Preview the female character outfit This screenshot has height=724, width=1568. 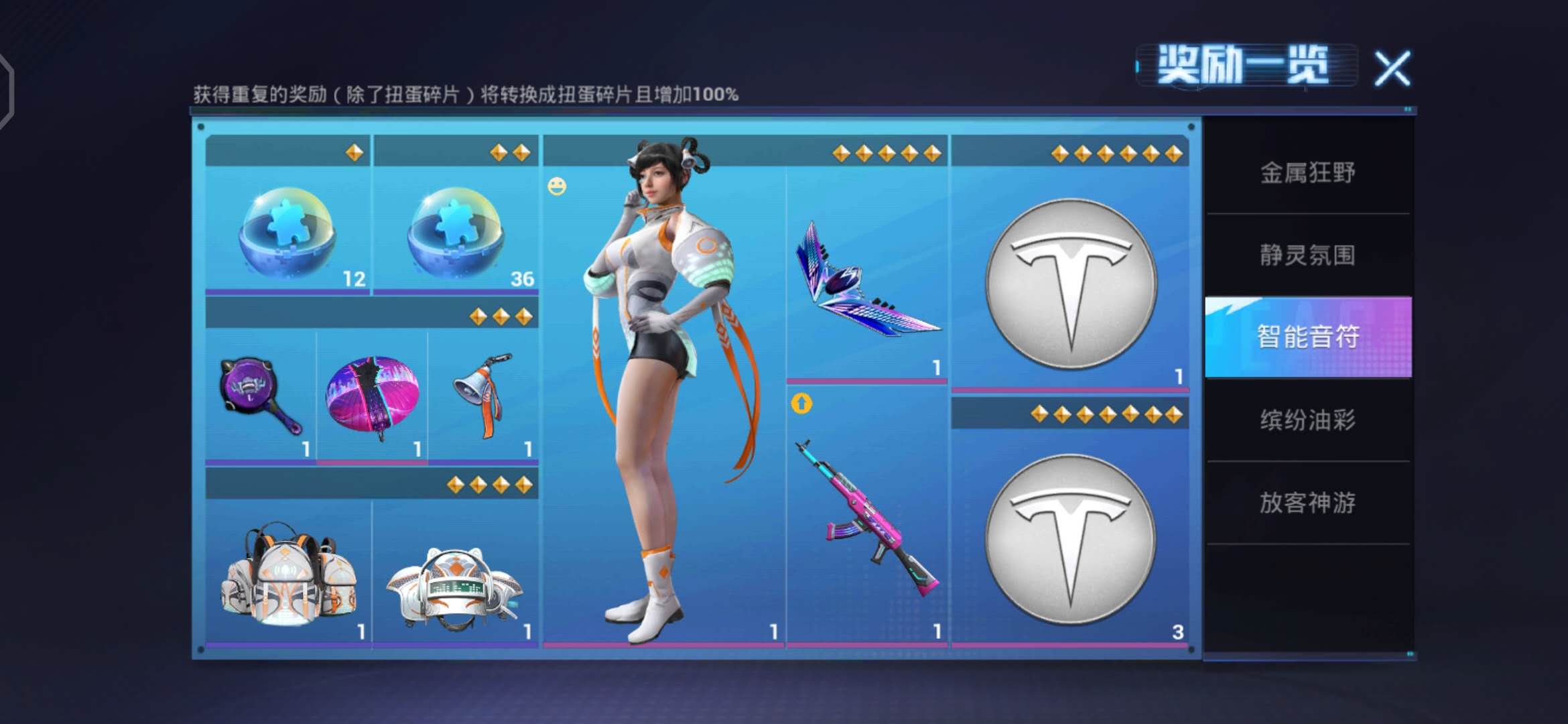663,389
